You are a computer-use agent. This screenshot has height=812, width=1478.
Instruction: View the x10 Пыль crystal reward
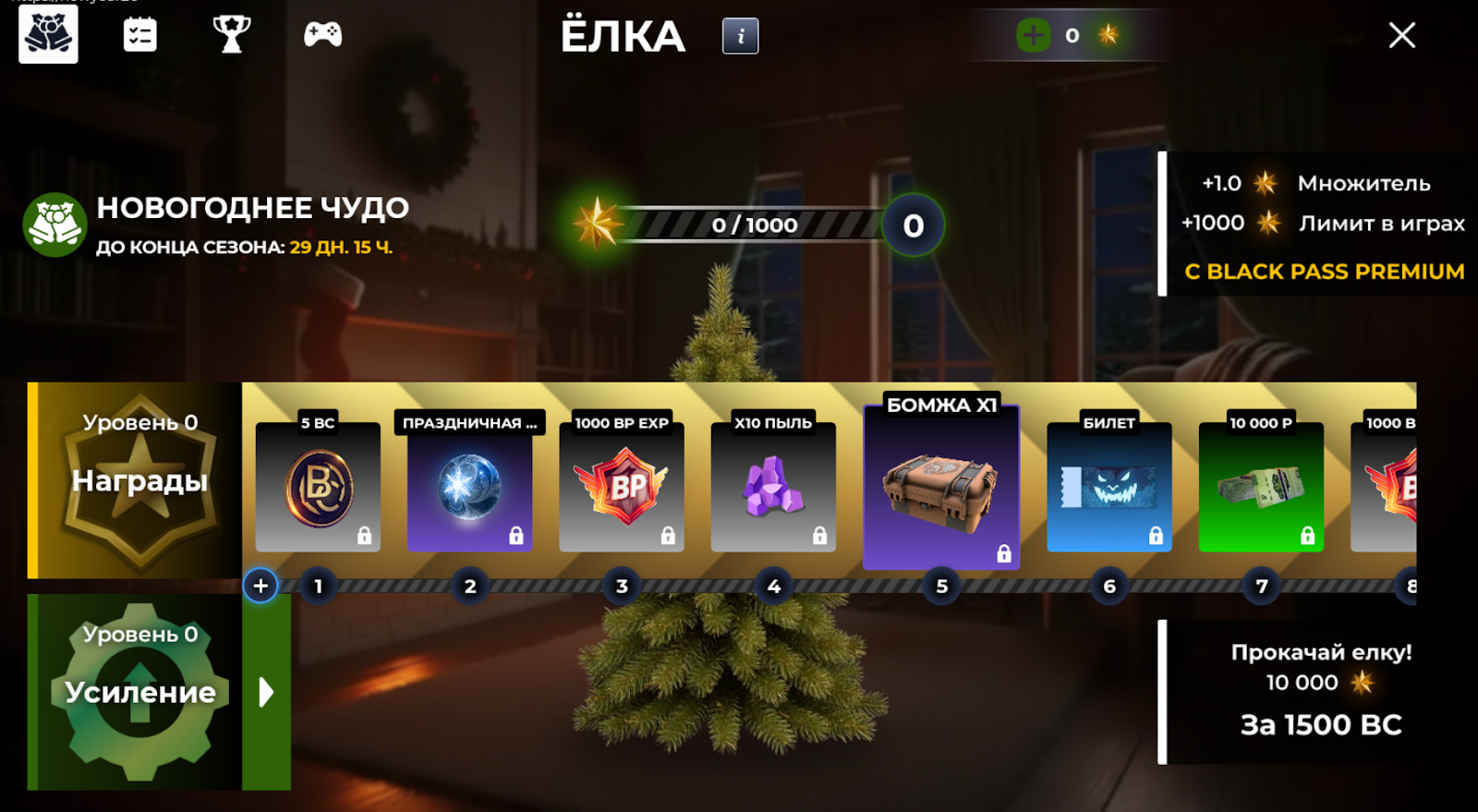tap(773, 487)
